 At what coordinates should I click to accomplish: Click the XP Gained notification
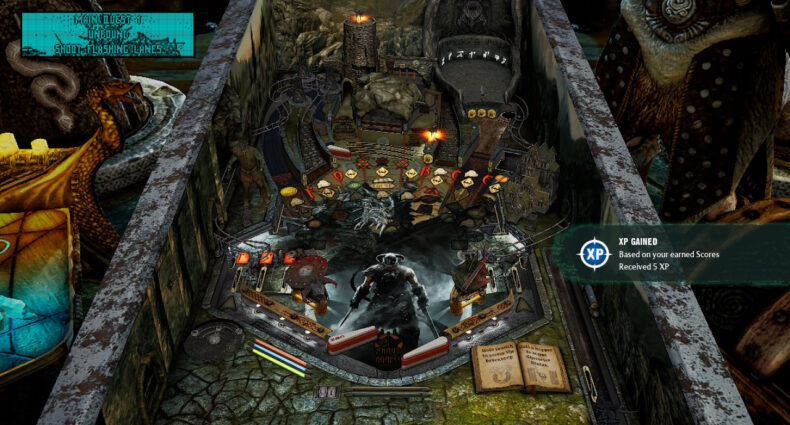[x=672, y=254]
